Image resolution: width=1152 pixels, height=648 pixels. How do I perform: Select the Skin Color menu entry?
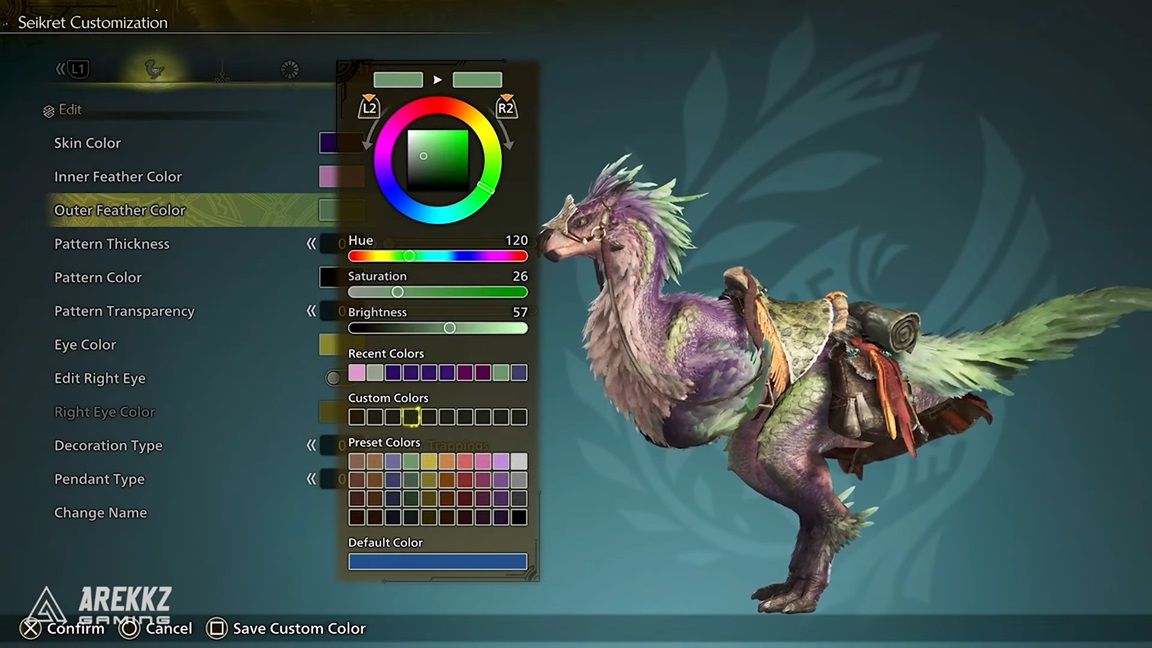88,143
